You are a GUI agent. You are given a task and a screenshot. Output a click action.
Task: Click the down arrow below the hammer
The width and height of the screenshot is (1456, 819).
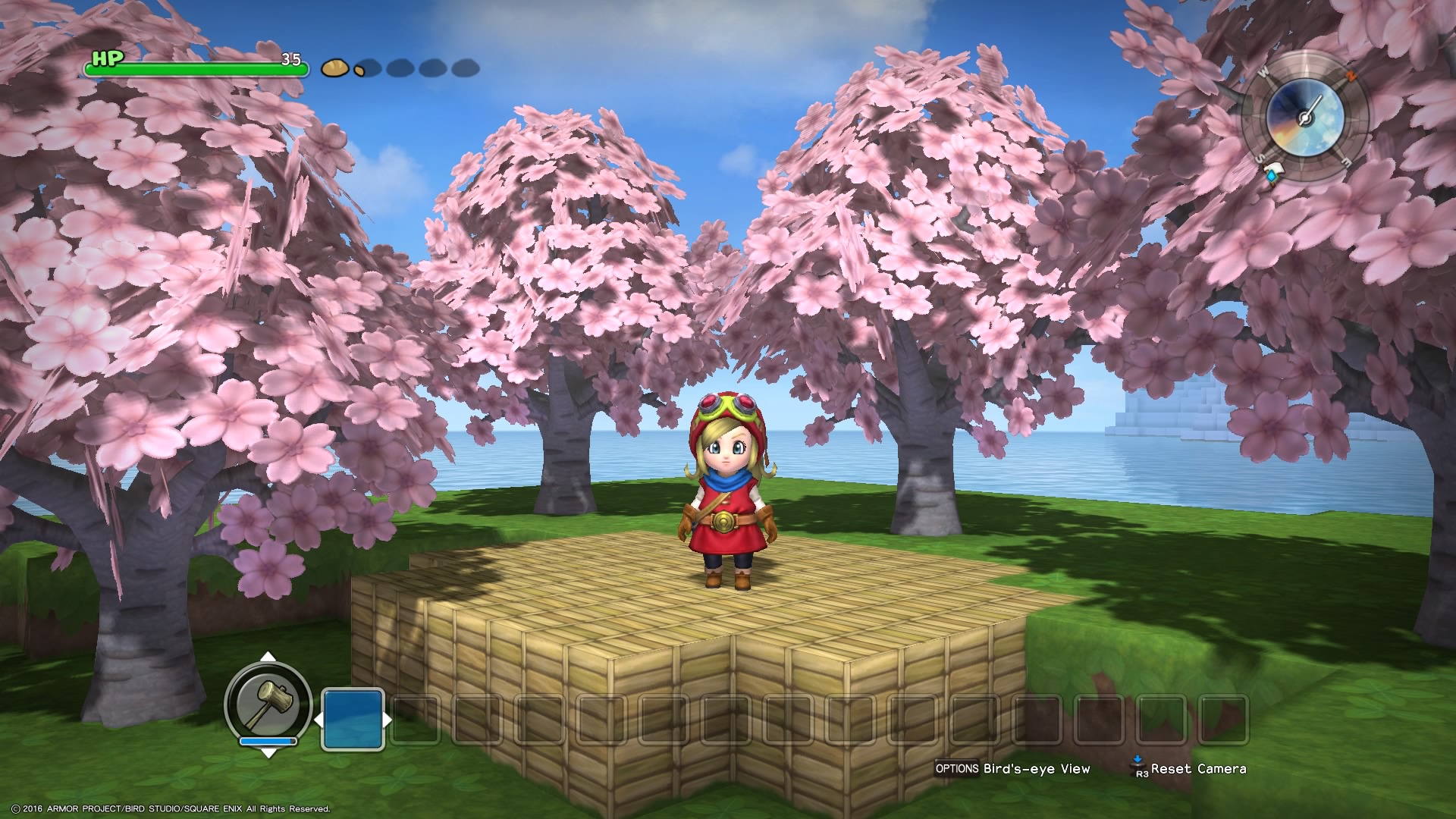pos(268,755)
